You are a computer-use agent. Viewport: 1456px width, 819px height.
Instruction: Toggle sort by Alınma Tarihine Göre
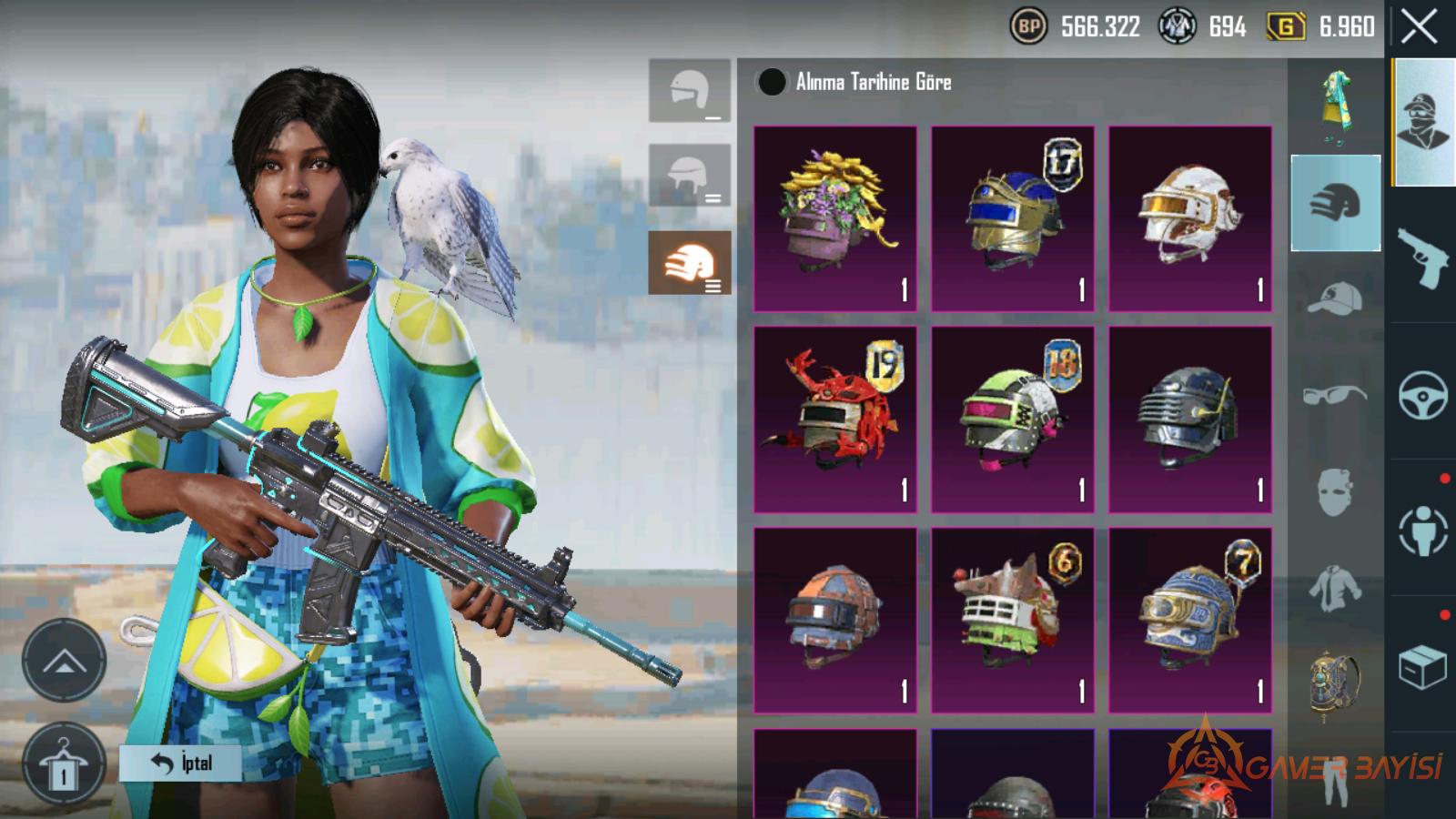pyautogui.click(x=772, y=82)
